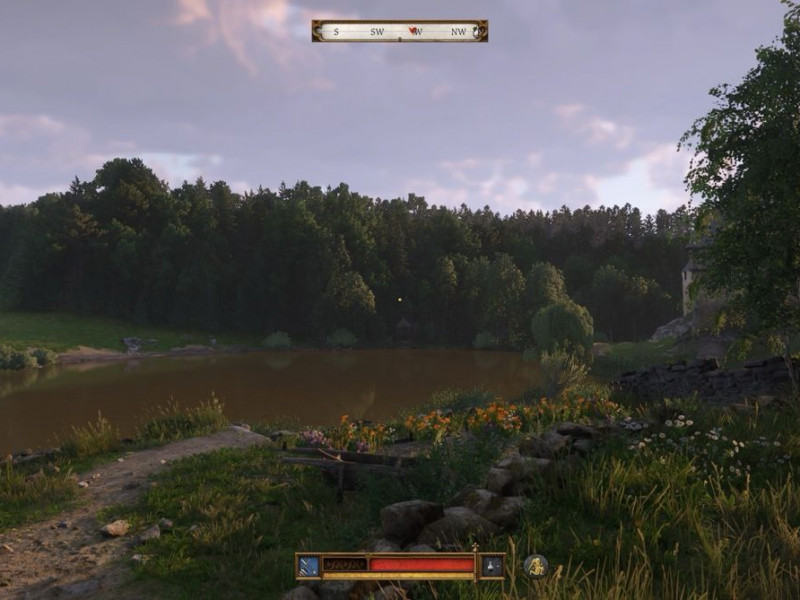Image resolution: width=800 pixels, height=600 pixels.
Task: Select the red marker on the compass
Action: 415,31
